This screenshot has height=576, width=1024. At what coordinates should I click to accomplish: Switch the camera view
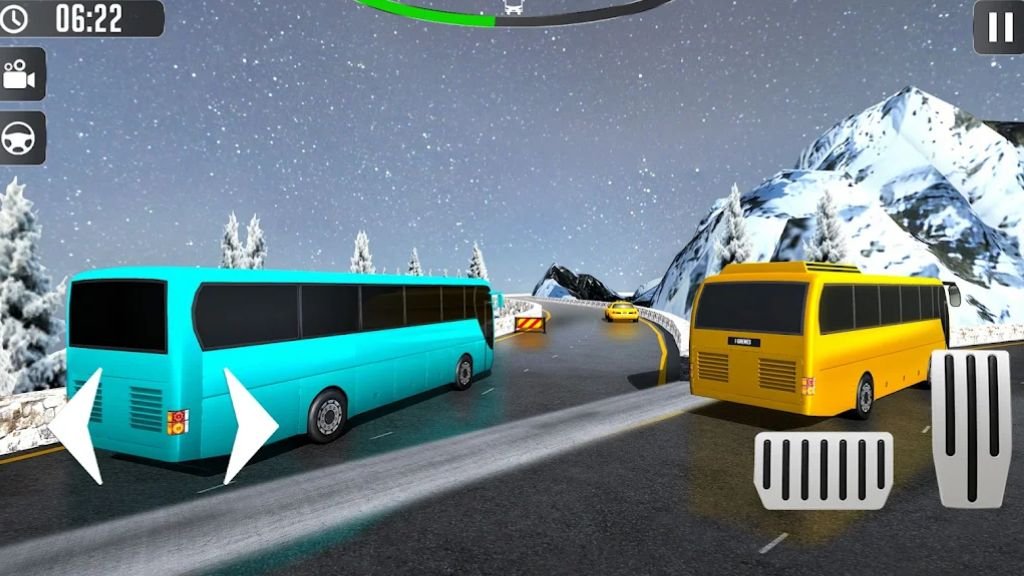20,74
